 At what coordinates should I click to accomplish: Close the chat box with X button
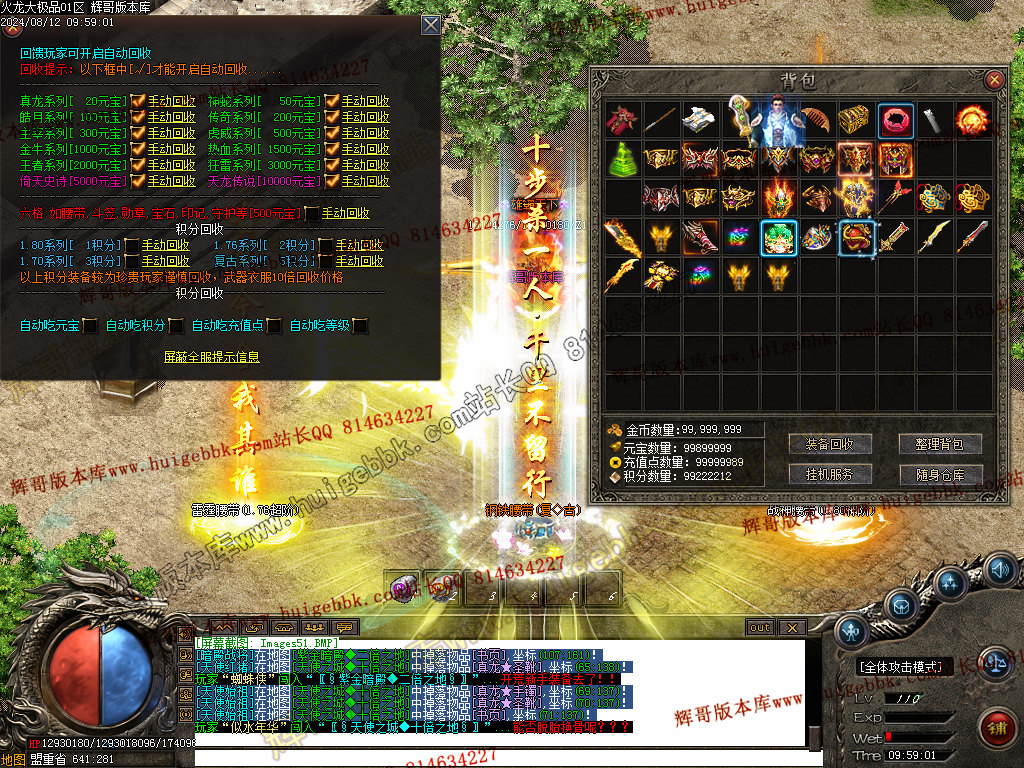(x=792, y=628)
